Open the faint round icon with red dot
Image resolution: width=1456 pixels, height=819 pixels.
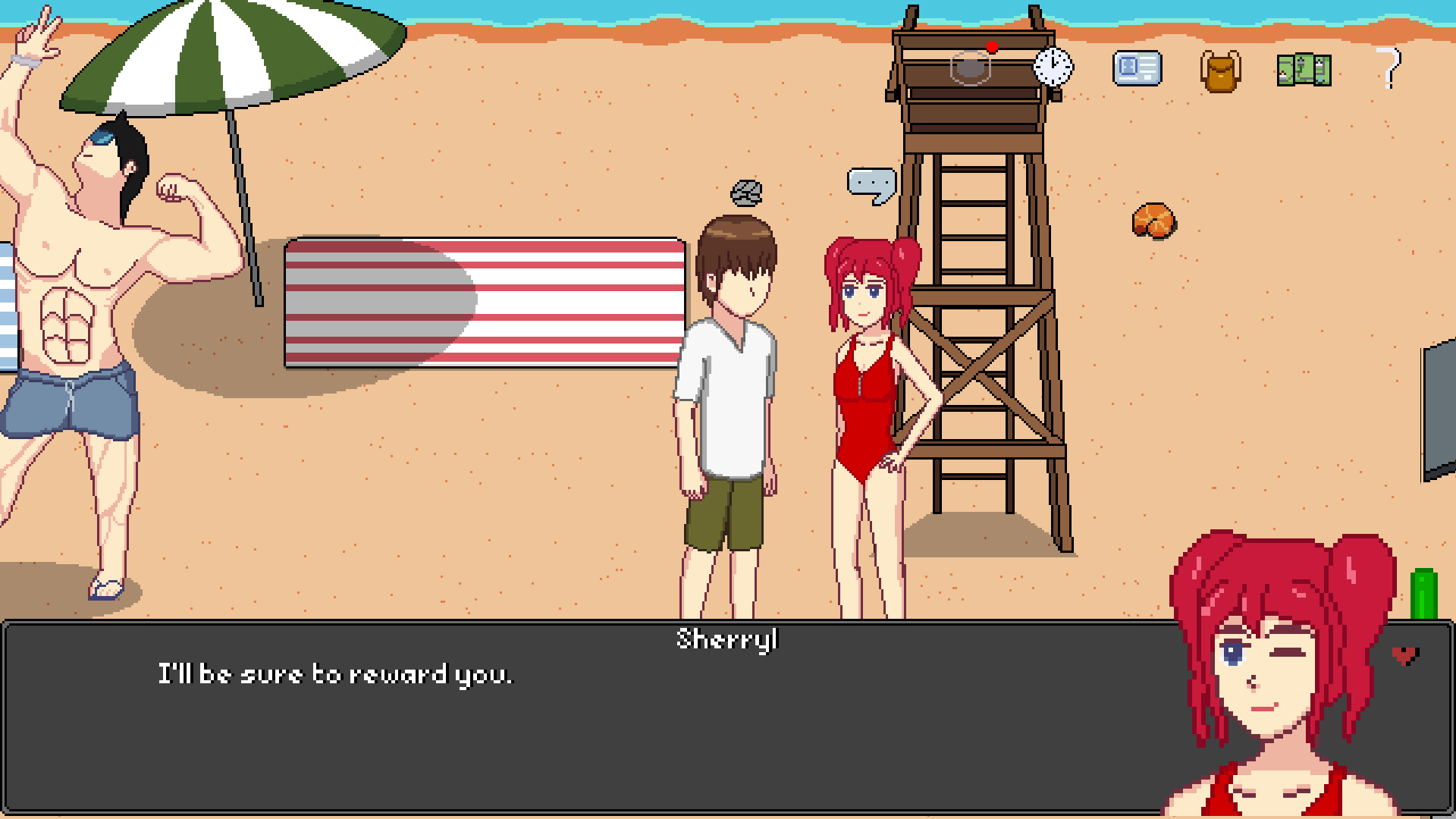click(x=971, y=67)
